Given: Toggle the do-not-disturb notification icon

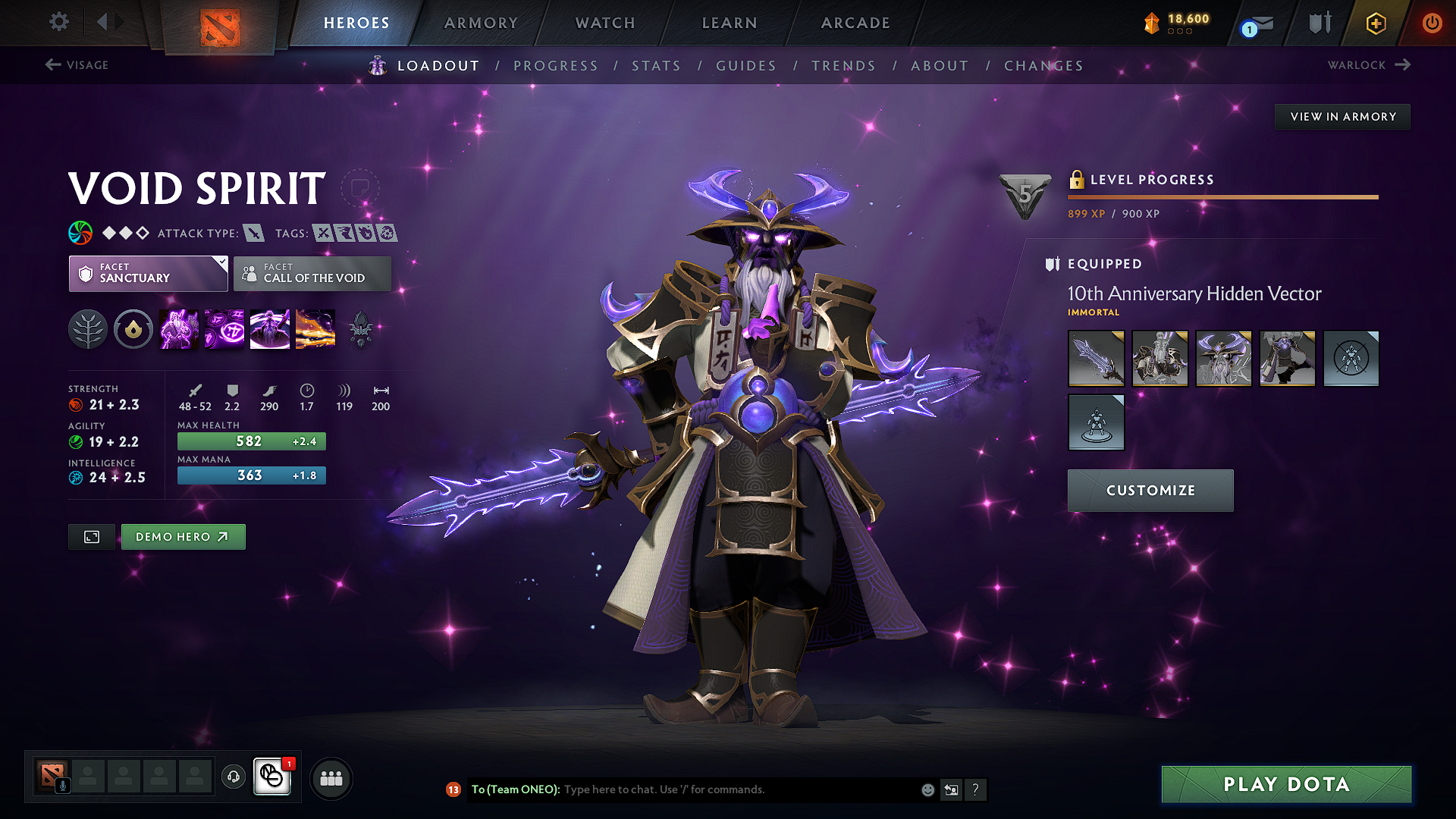Looking at the screenshot, I should [x=272, y=777].
